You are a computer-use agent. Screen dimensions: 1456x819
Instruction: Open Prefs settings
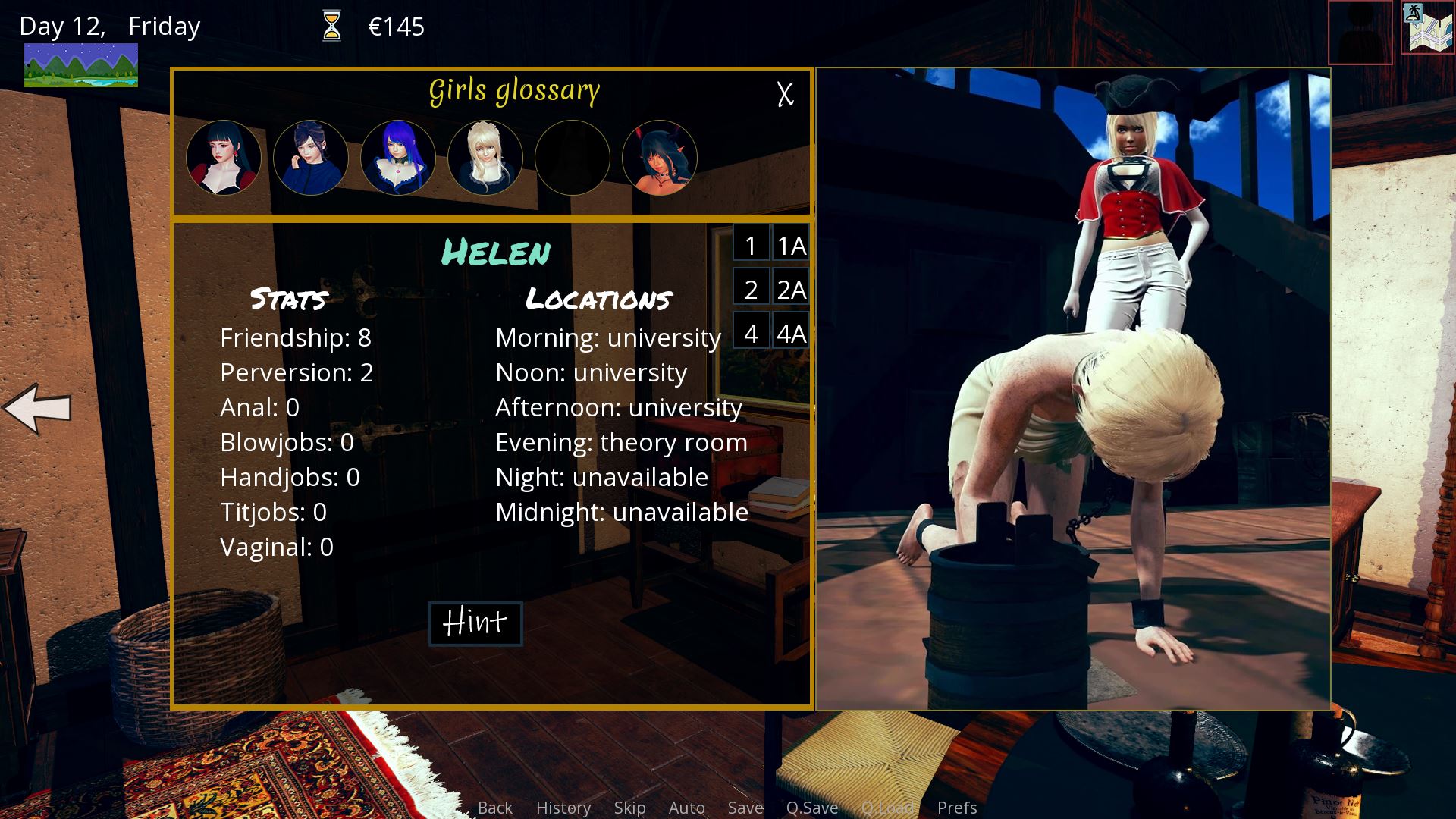(956, 808)
